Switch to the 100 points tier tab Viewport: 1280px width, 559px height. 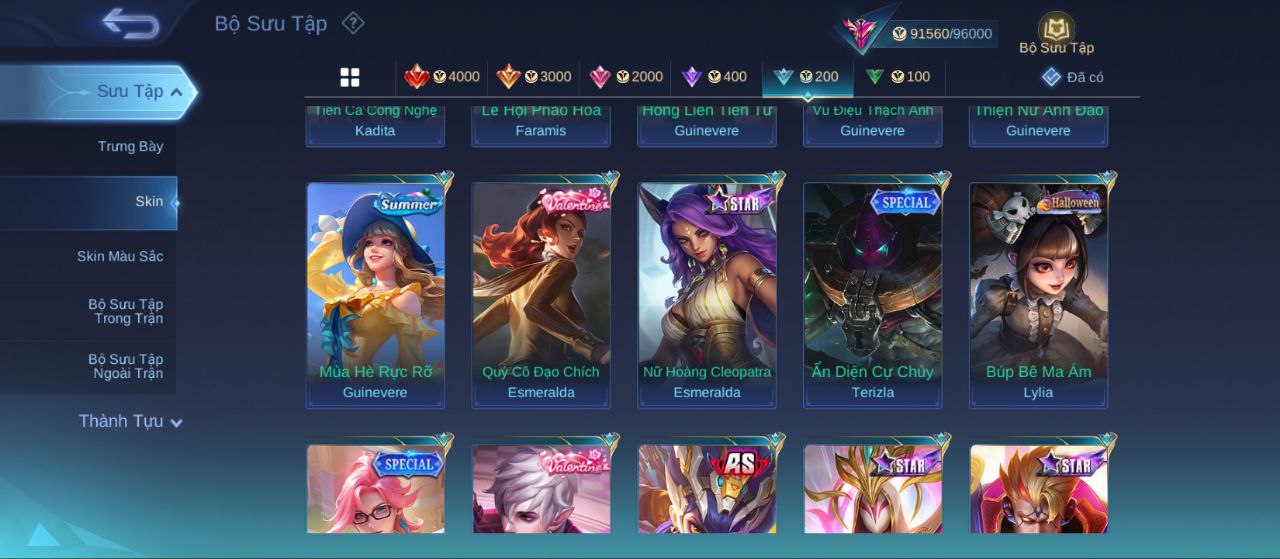pos(898,77)
